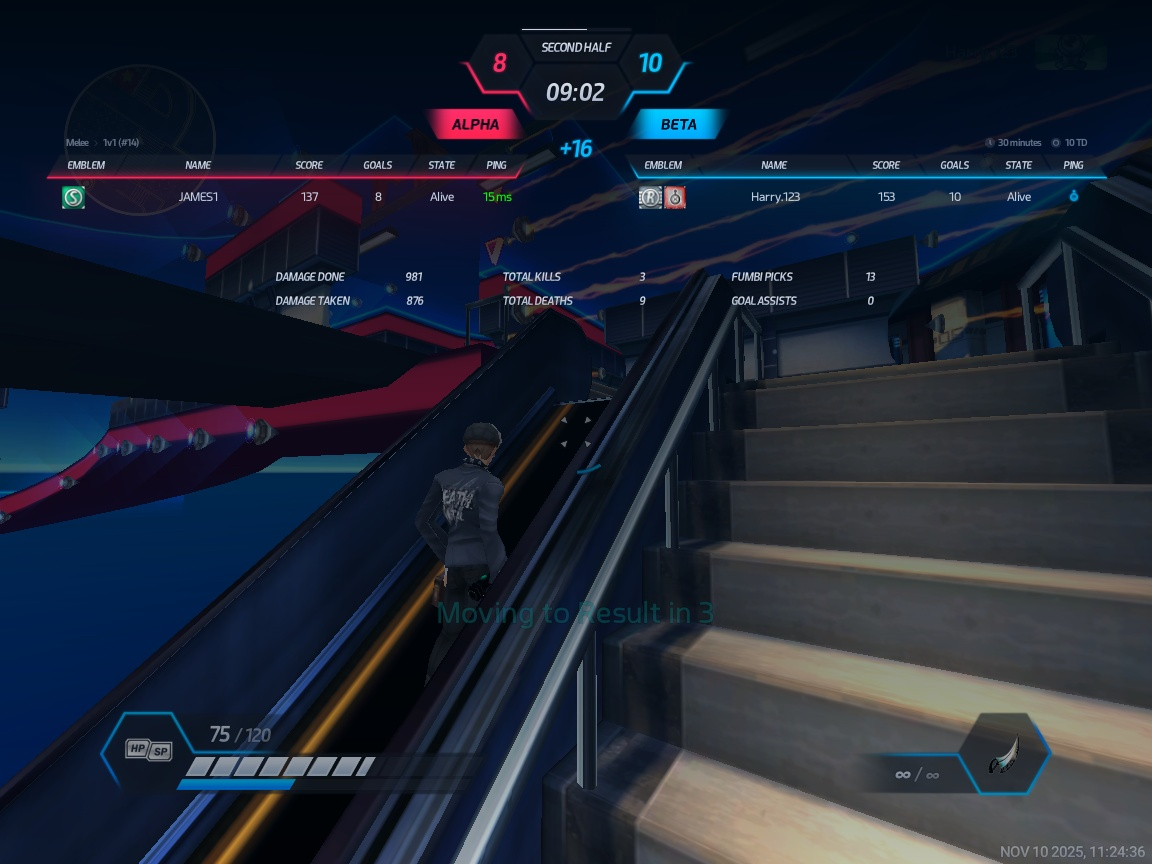
Task: Click the BETA team banner
Action: pyautogui.click(x=678, y=125)
